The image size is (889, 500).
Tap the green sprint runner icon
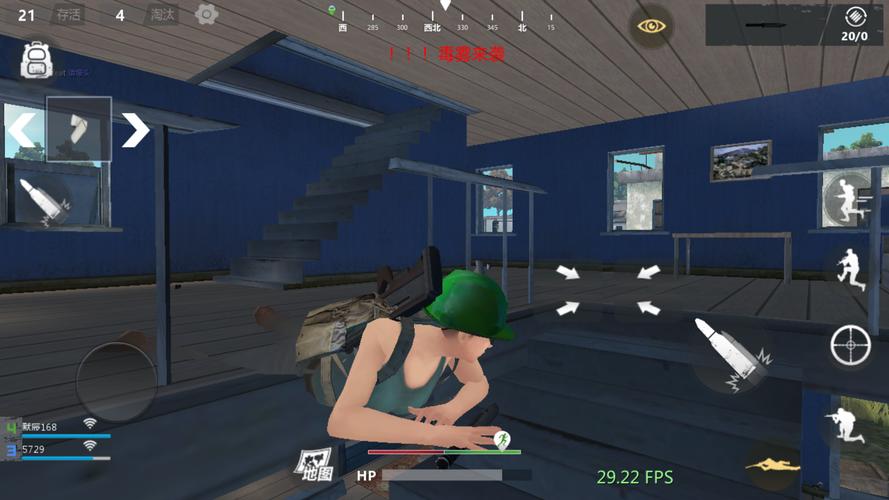click(x=503, y=439)
